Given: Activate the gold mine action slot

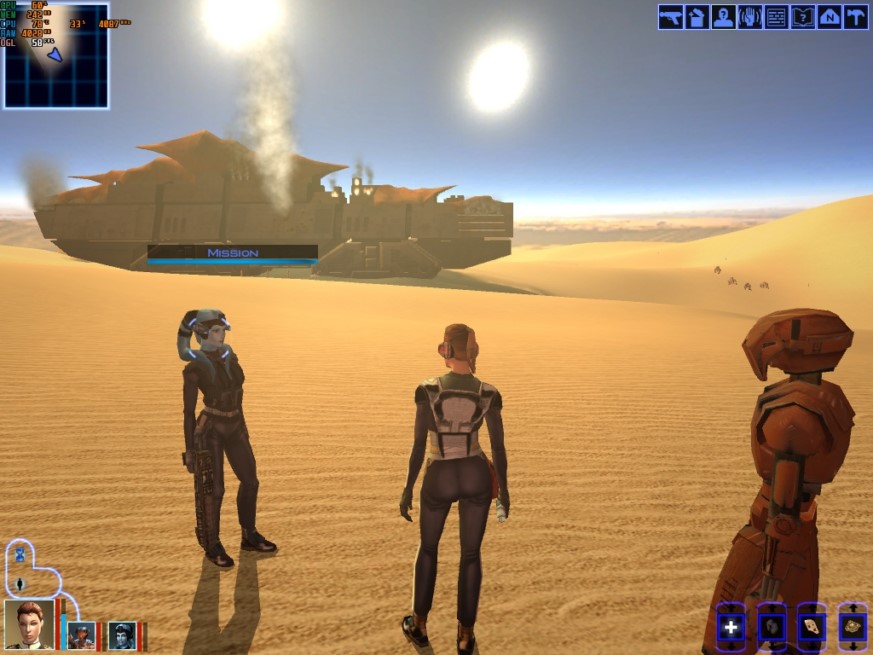Looking at the screenshot, I should tap(852, 628).
